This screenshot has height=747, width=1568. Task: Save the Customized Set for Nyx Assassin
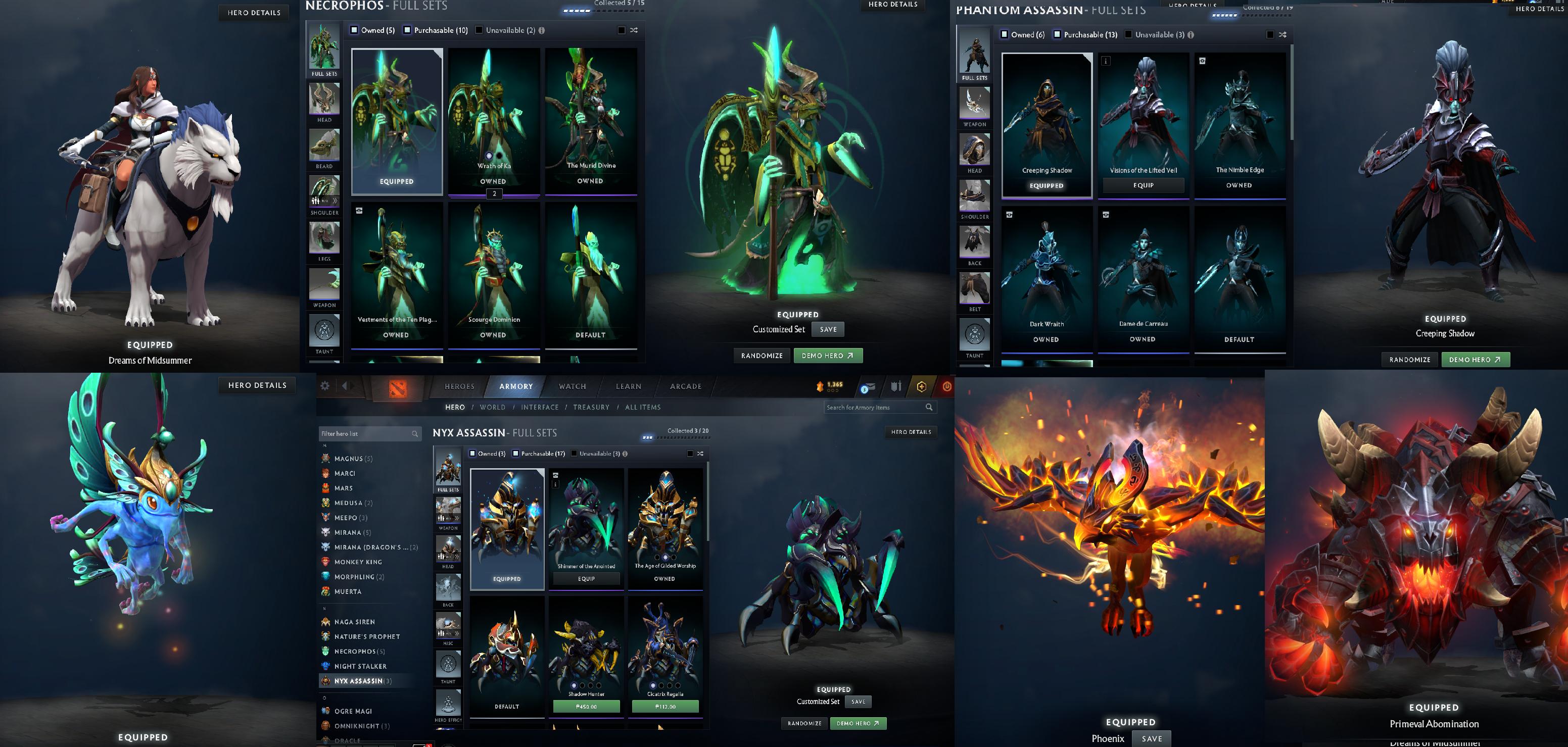pyautogui.click(x=858, y=702)
